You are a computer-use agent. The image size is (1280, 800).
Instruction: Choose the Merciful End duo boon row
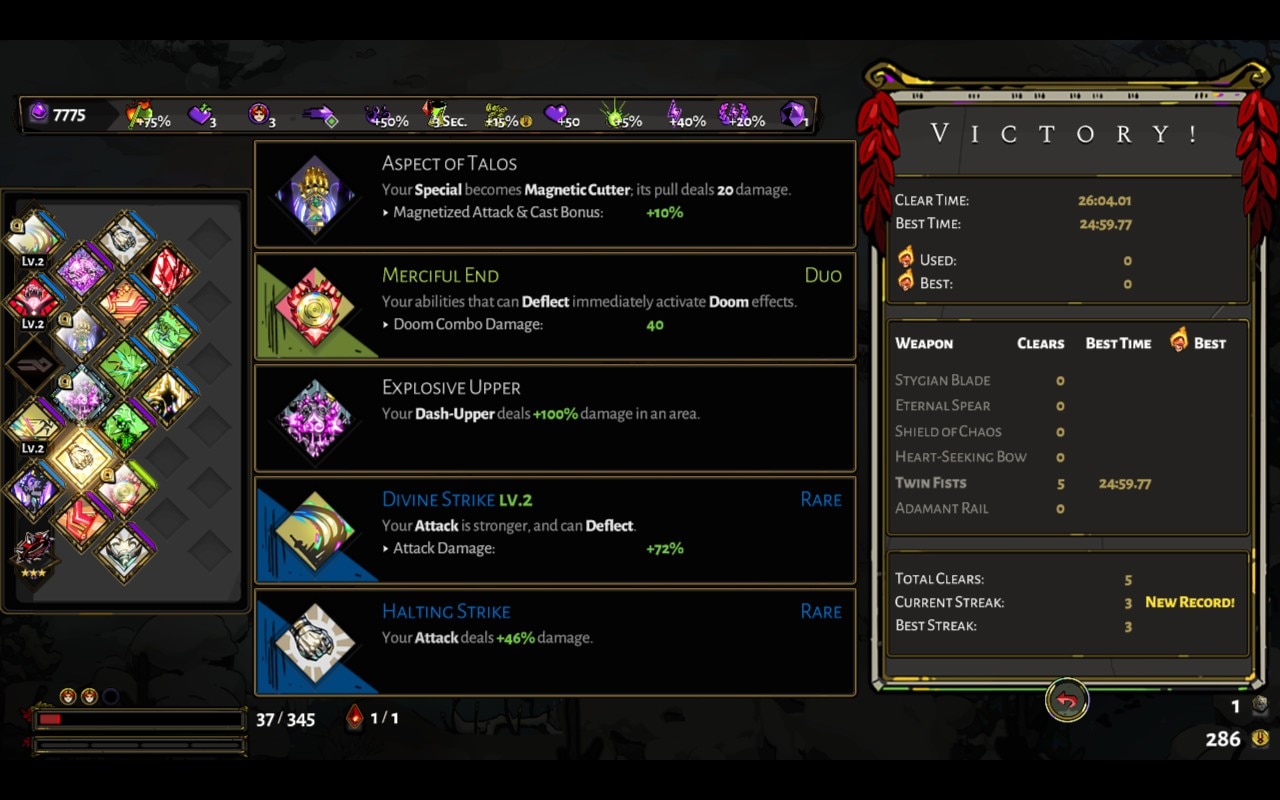555,306
